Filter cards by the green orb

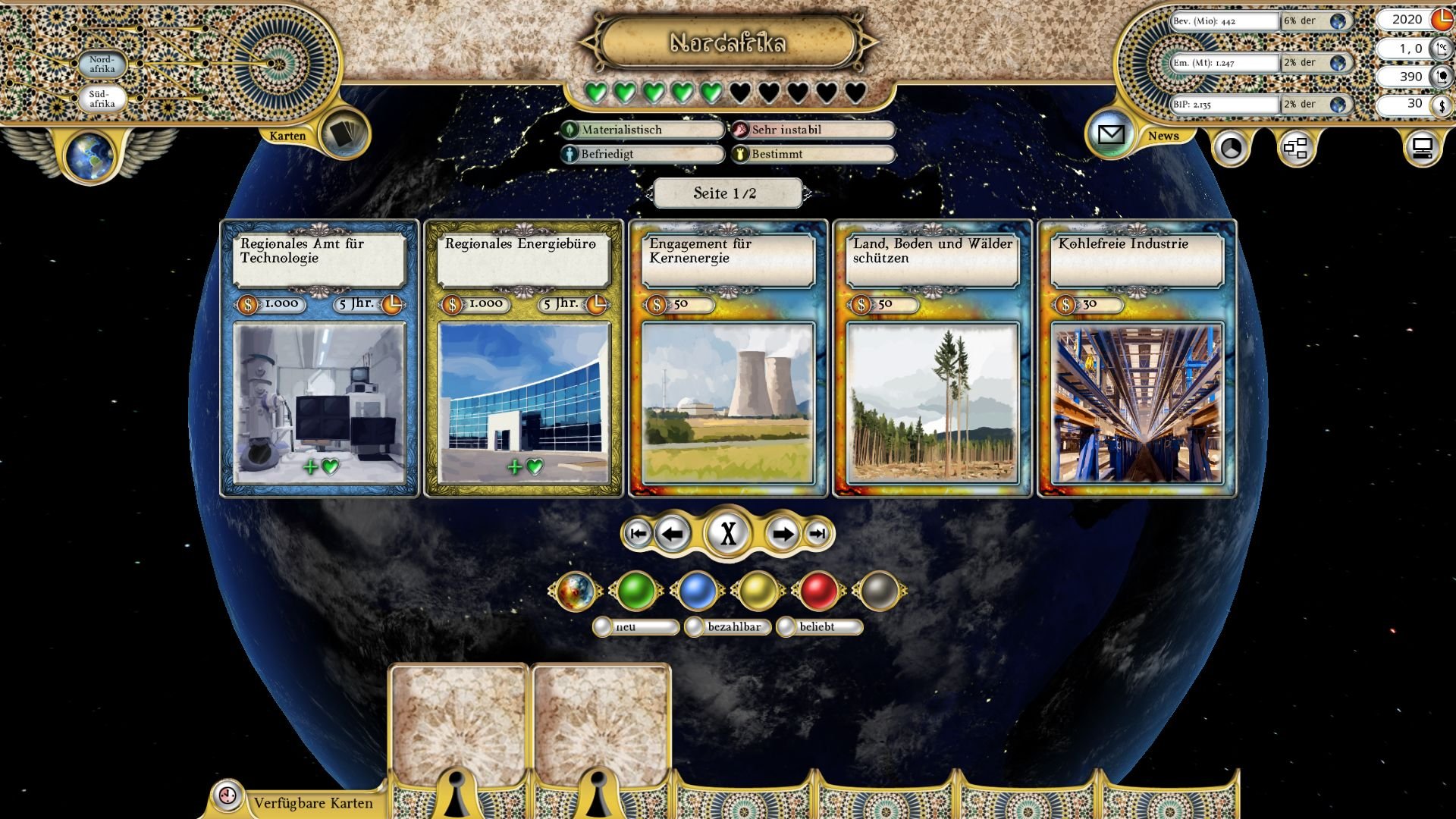click(635, 591)
